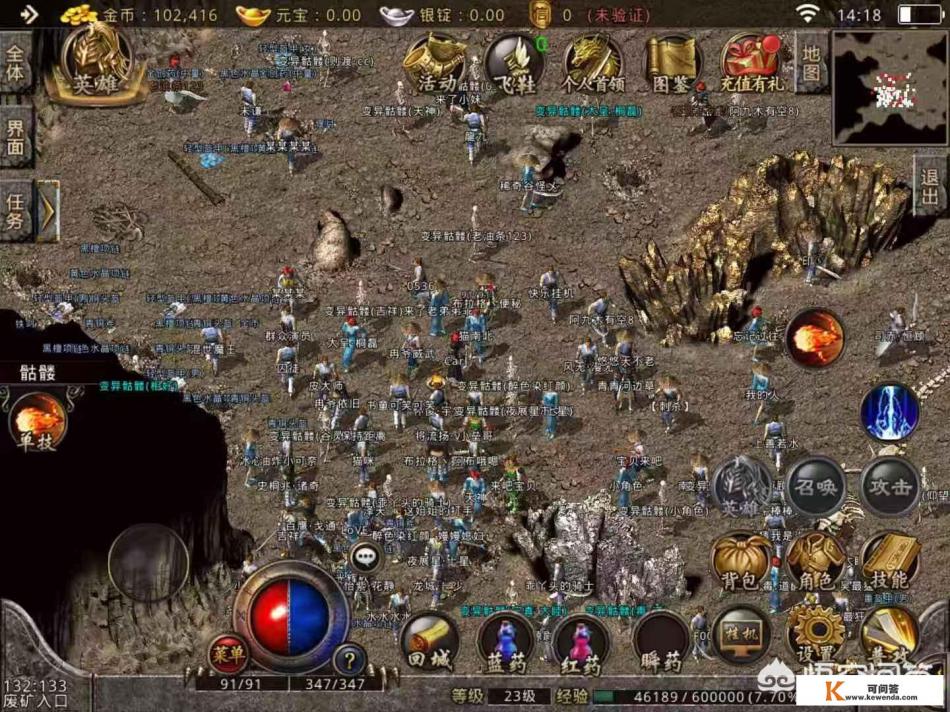The width and height of the screenshot is (950, 712).
Task: Select the 全体 tab on left edge
Action: point(16,62)
